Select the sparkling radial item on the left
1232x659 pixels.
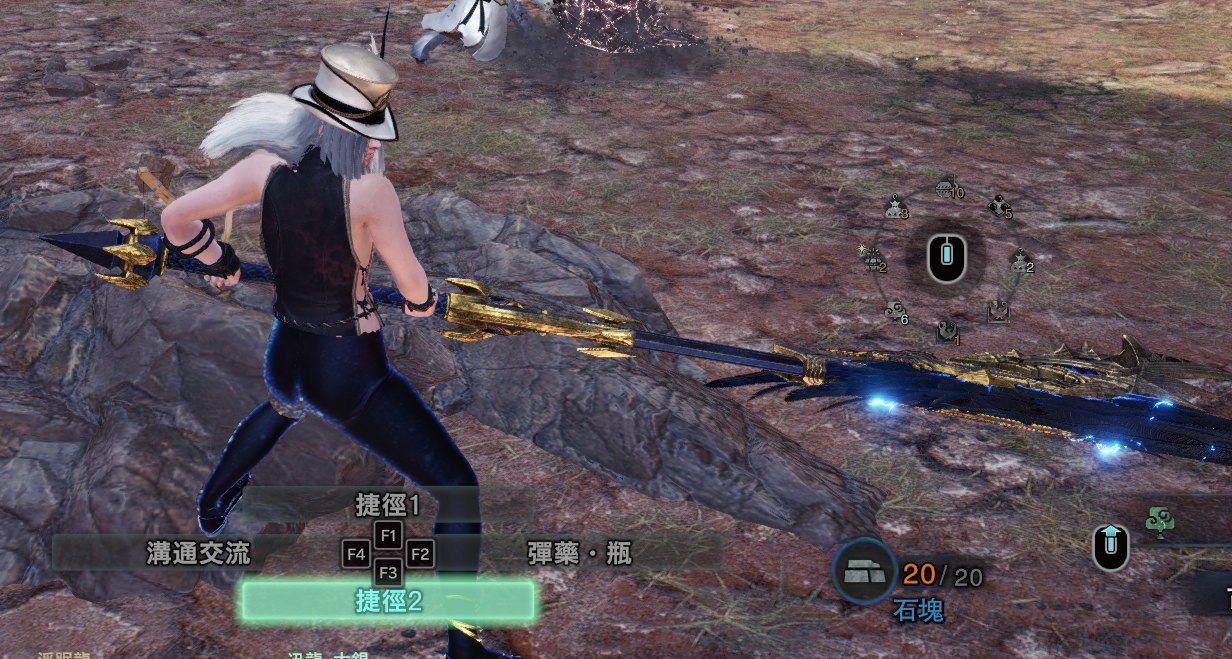point(874,260)
